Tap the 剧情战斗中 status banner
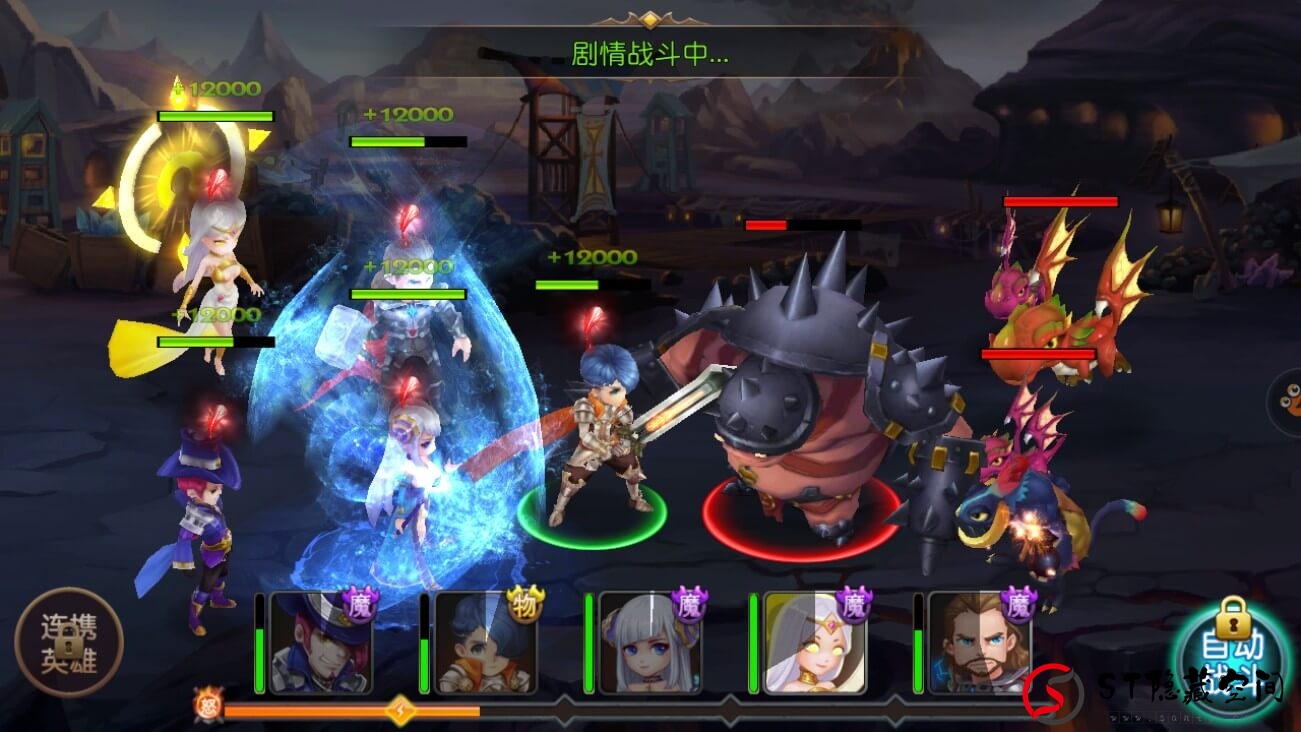This screenshot has width=1301, height=732. click(650, 55)
